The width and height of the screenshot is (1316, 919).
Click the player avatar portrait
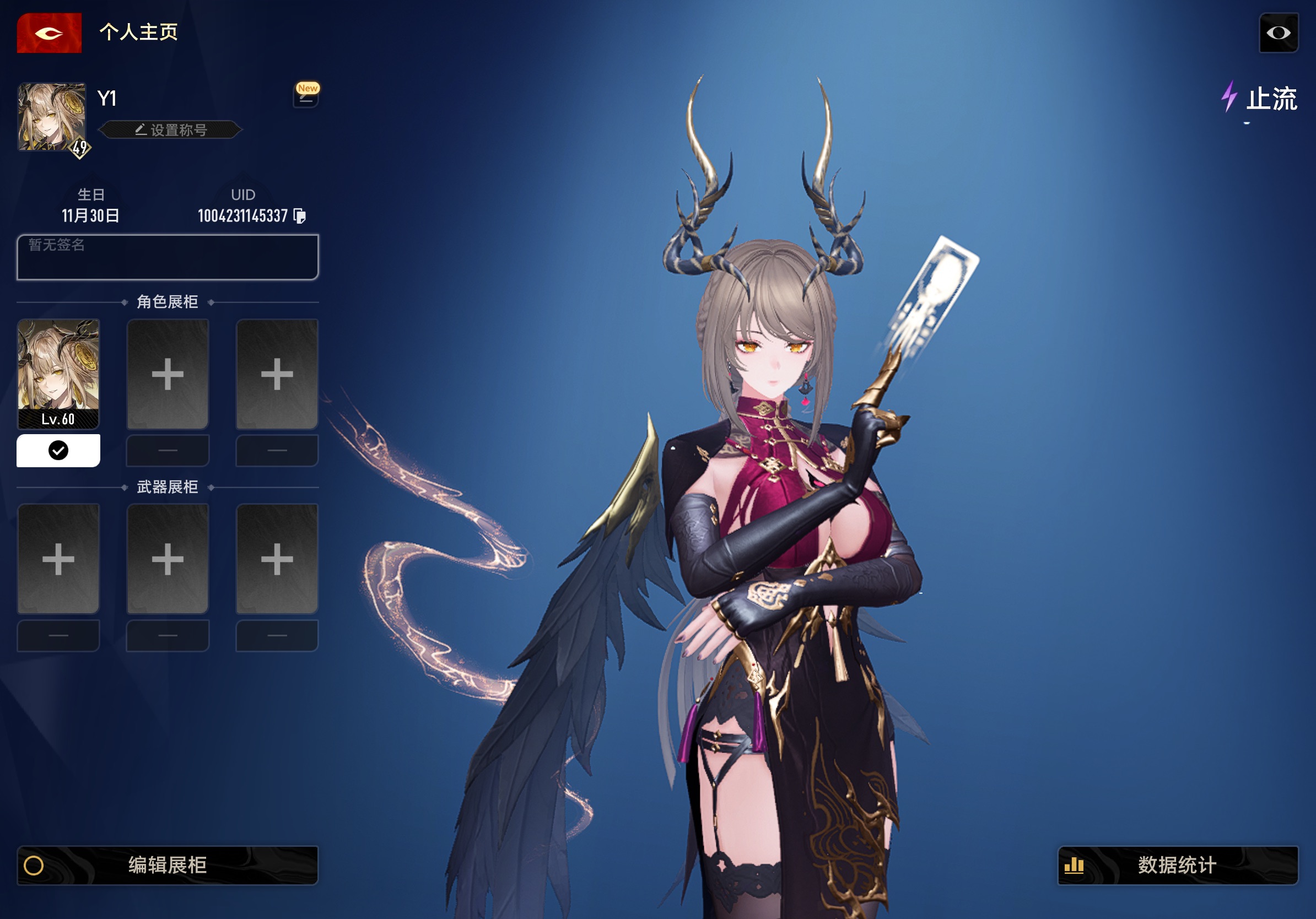point(52,117)
